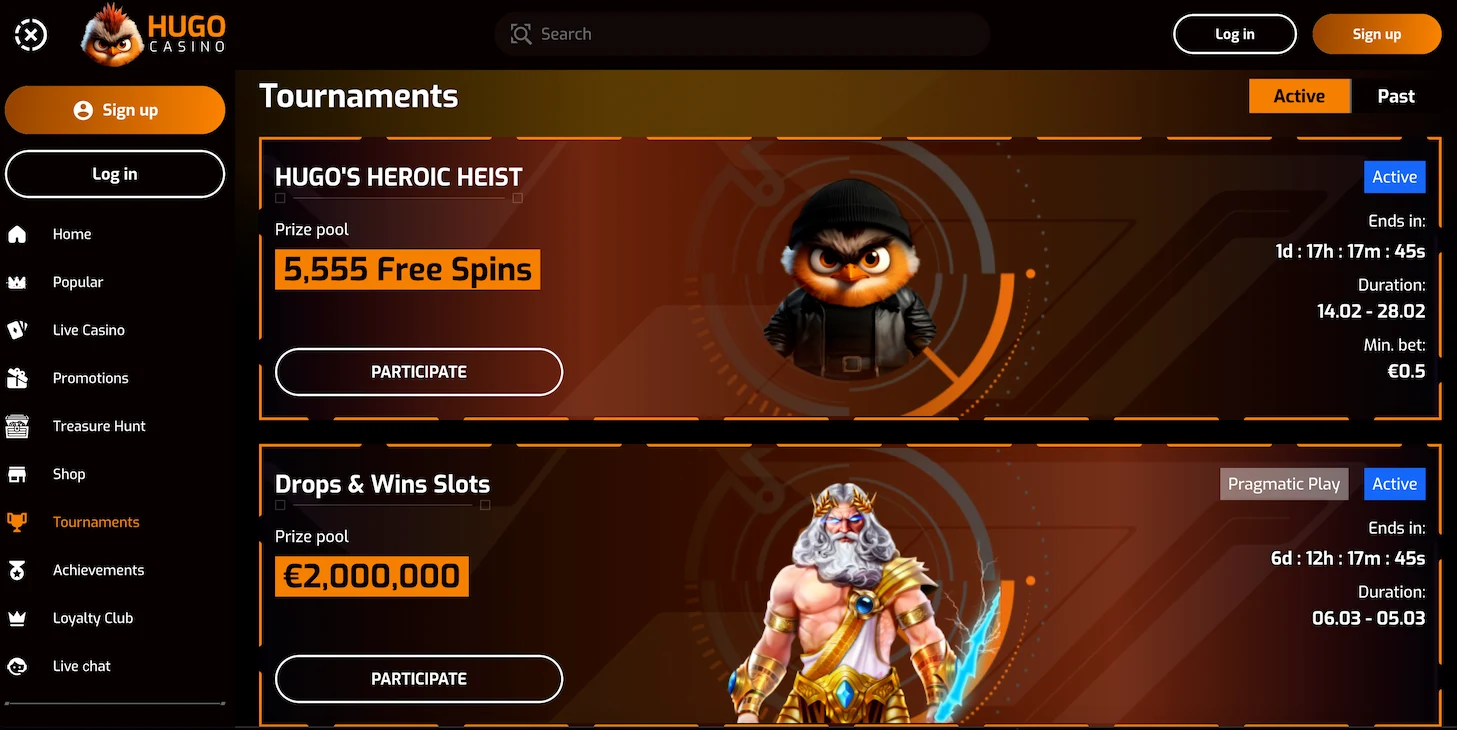The width and height of the screenshot is (1457, 730).
Task: Log in using the sidebar button
Action: pyautogui.click(x=114, y=173)
